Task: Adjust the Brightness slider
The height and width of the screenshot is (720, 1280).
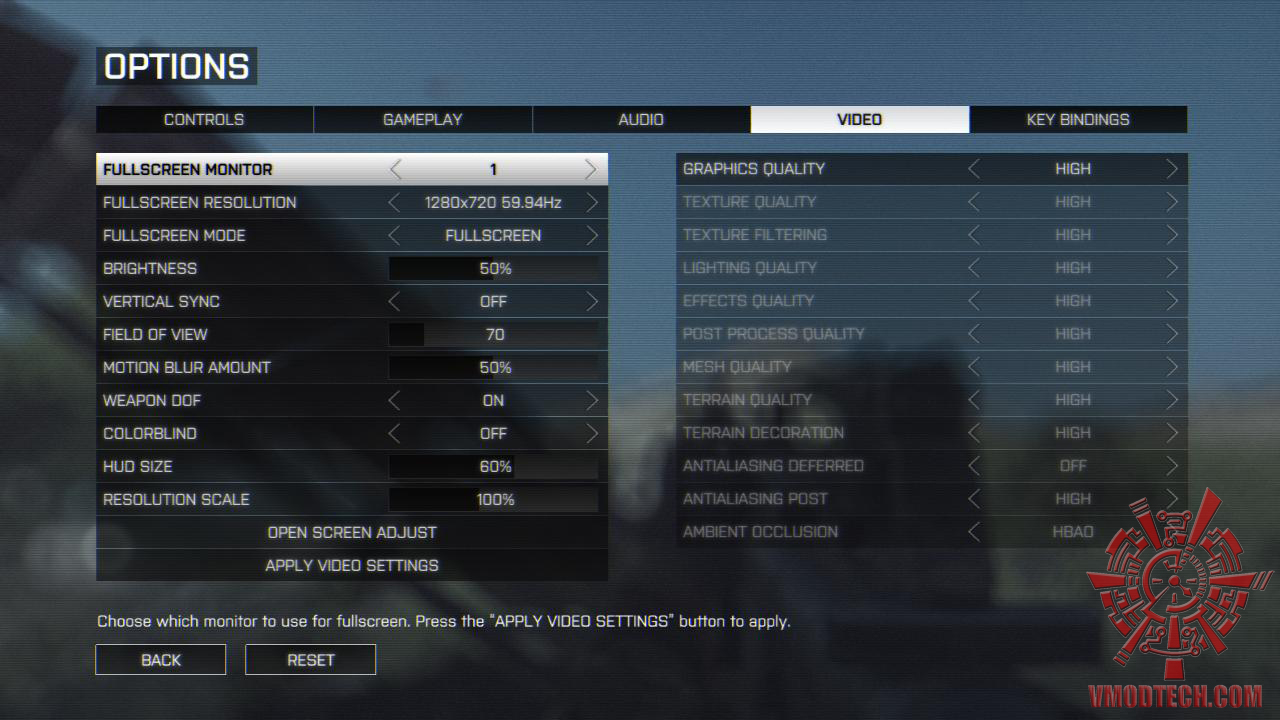Action: 494,269
